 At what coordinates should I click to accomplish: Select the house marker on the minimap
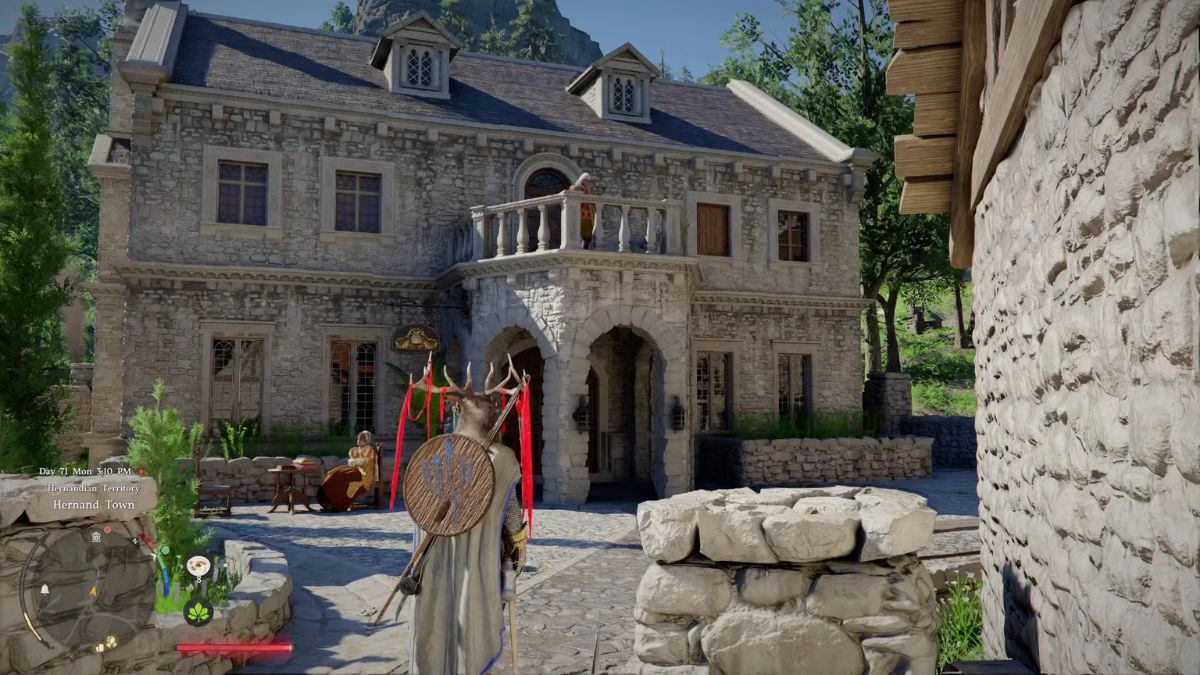(95, 536)
